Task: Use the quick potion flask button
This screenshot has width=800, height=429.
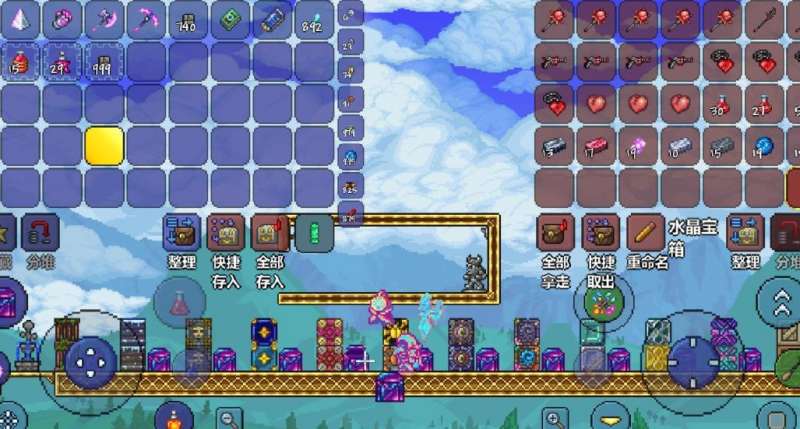Action: (180, 302)
